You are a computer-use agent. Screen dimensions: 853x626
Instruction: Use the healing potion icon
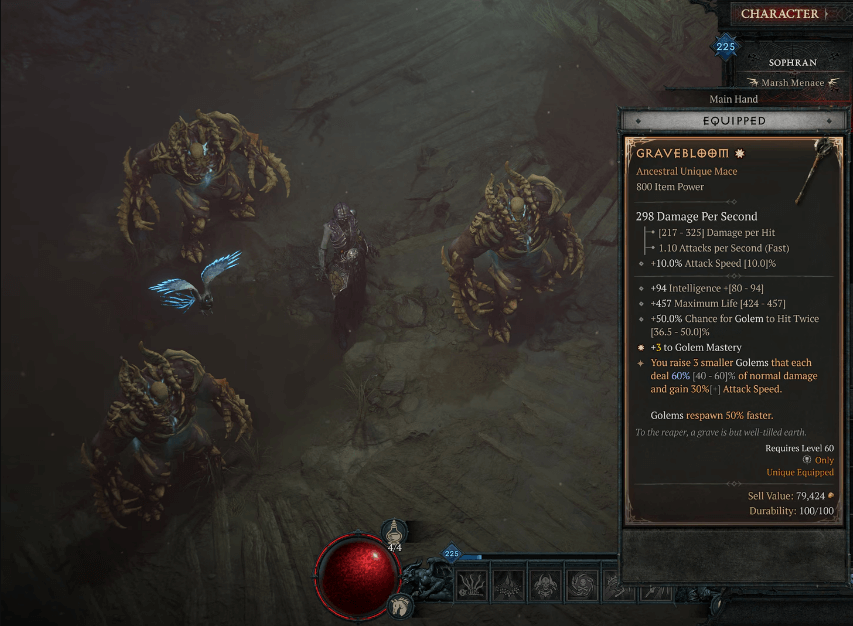click(x=396, y=533)
